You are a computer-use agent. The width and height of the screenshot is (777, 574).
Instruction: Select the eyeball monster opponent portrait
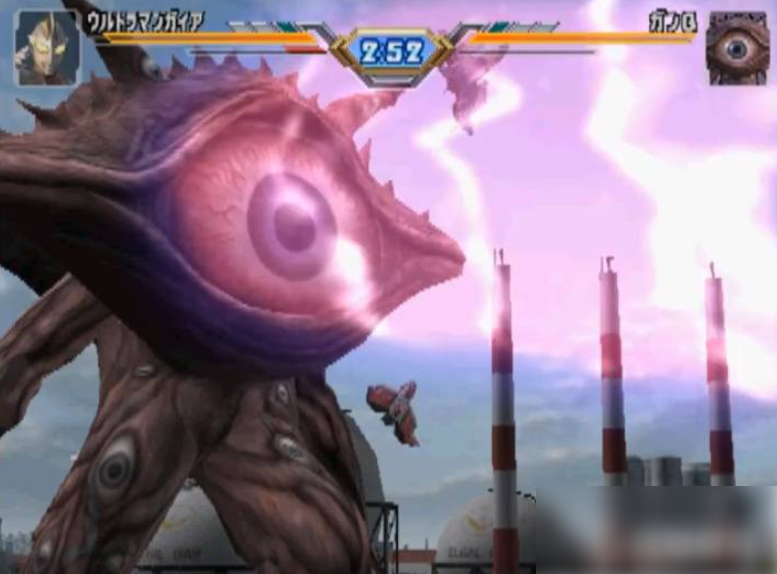click(x=737, y=47)
